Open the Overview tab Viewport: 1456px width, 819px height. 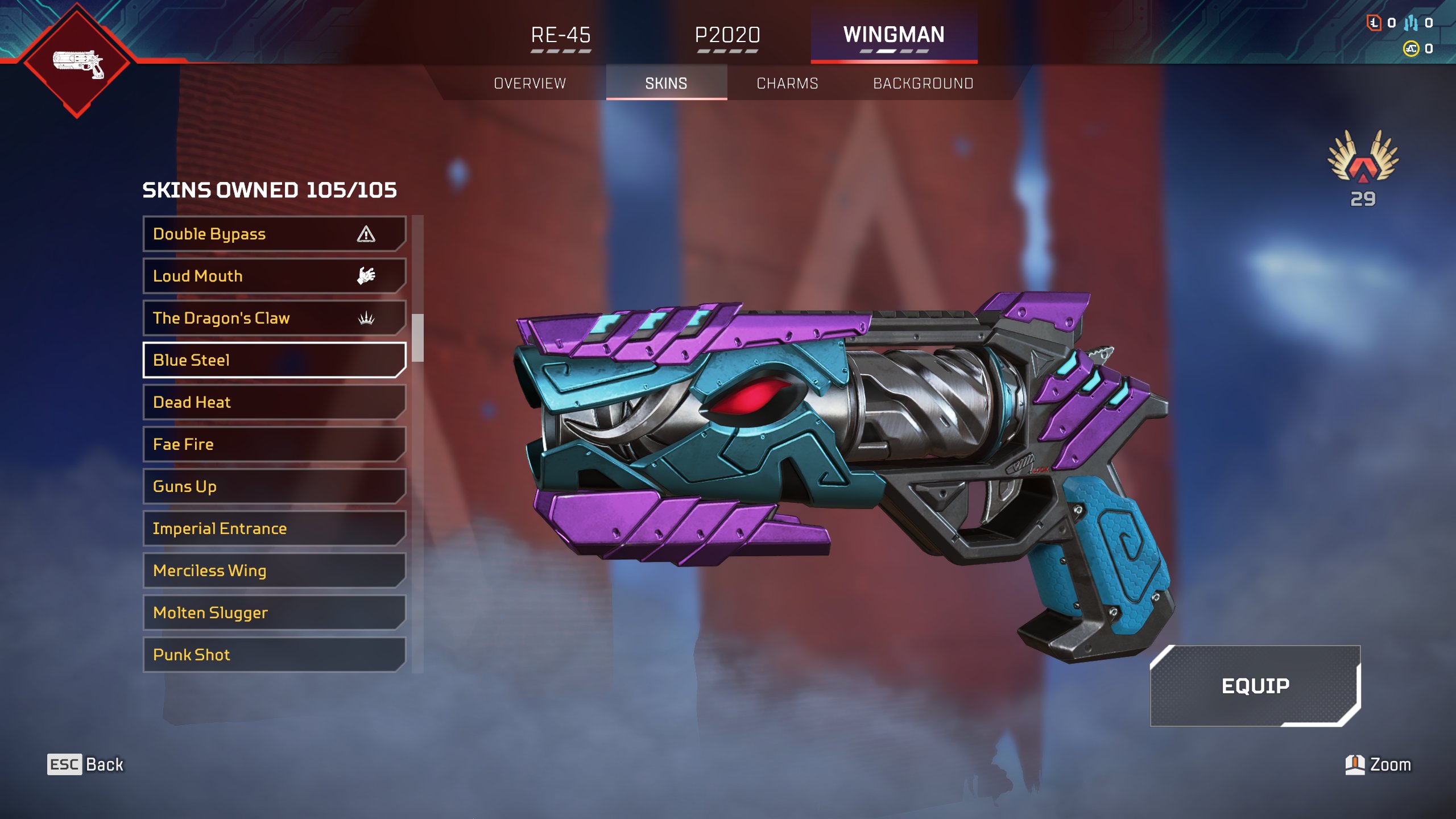(x=530, y=84)
